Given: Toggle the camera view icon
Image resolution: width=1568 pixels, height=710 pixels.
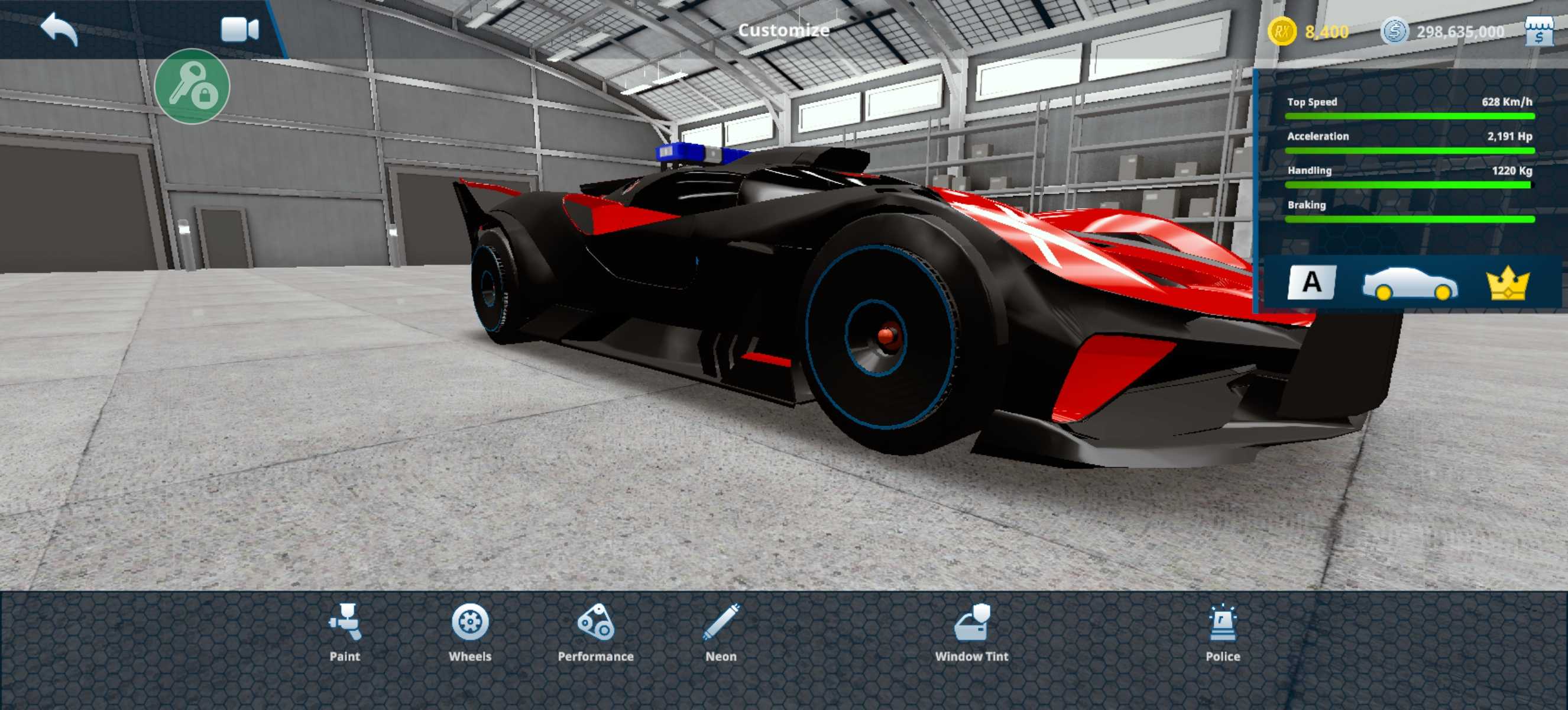Looking at the screenshot, I should [x=239, y=30].
